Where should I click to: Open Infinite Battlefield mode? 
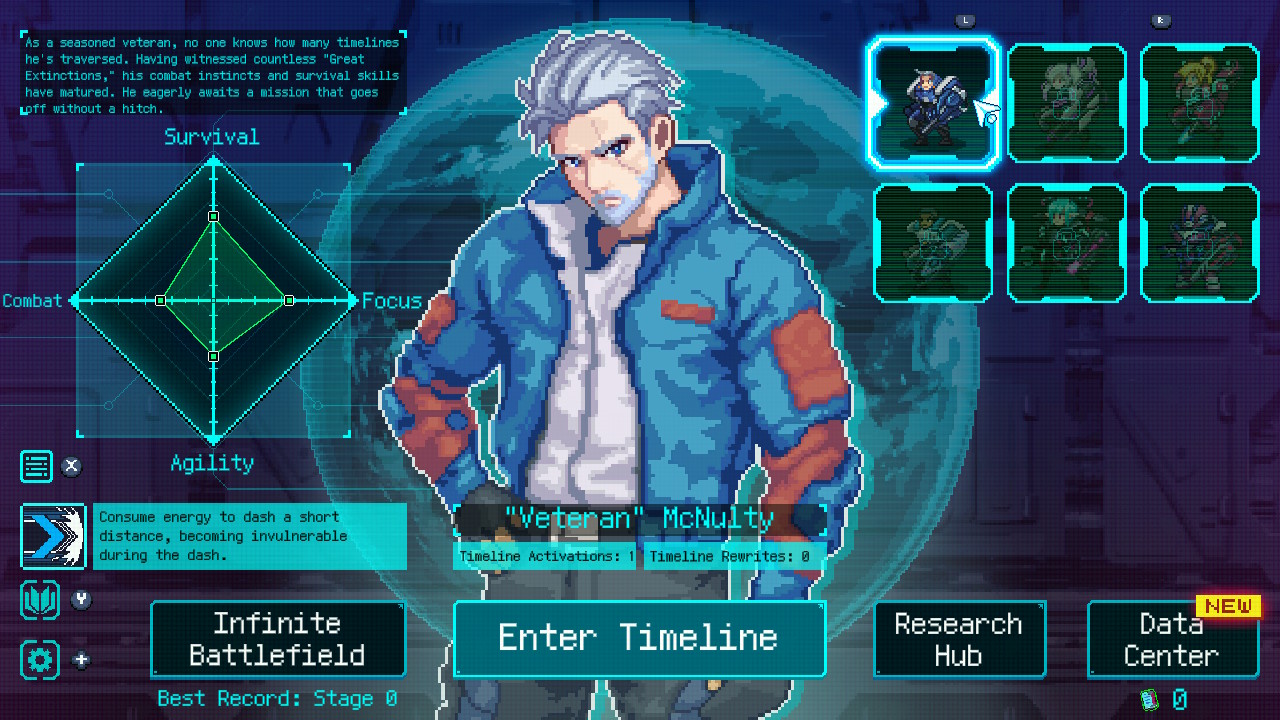(x=277, y=639)
